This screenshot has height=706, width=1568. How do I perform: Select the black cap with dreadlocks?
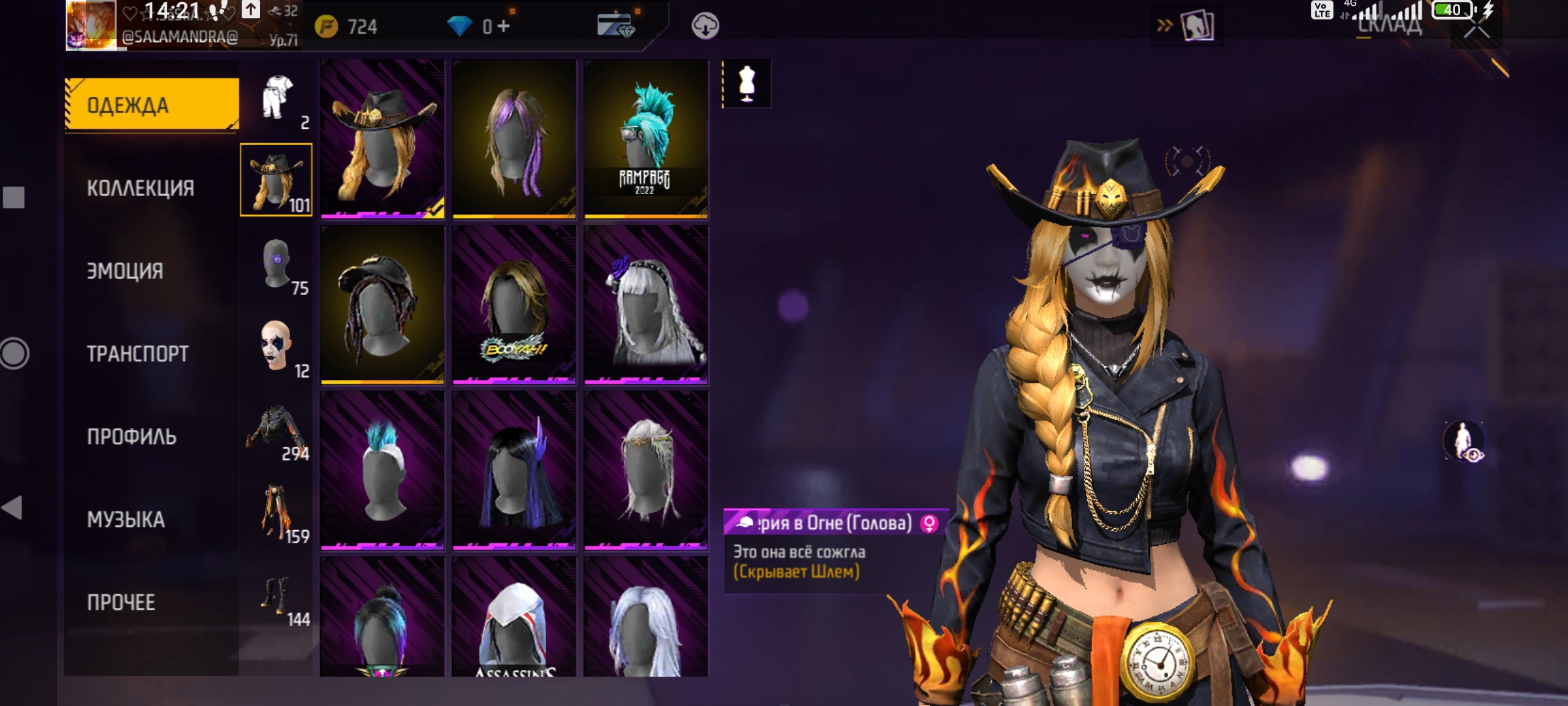(x=382, y=305)
